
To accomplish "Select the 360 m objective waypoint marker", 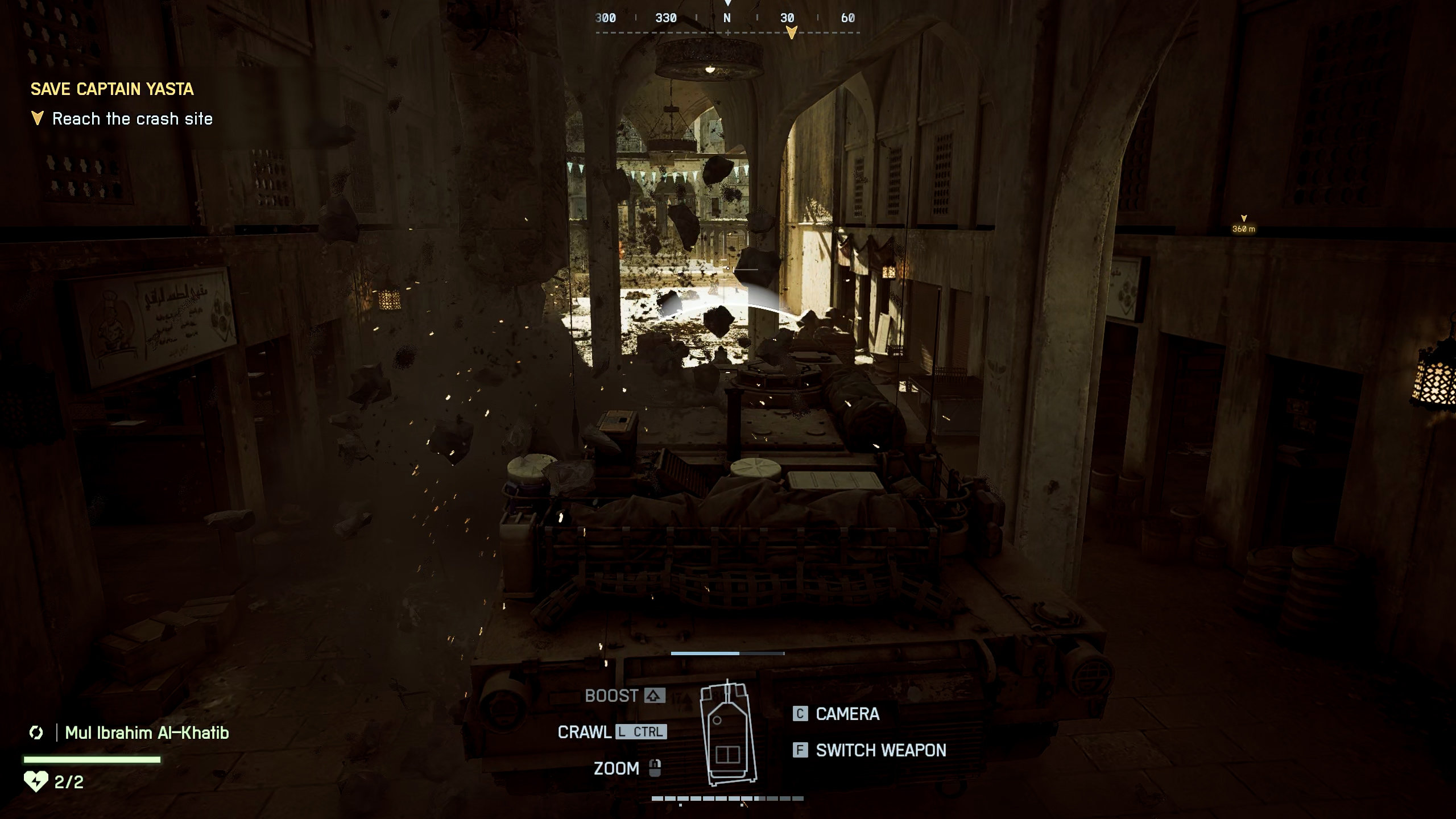I will (x=1243, y=224).
